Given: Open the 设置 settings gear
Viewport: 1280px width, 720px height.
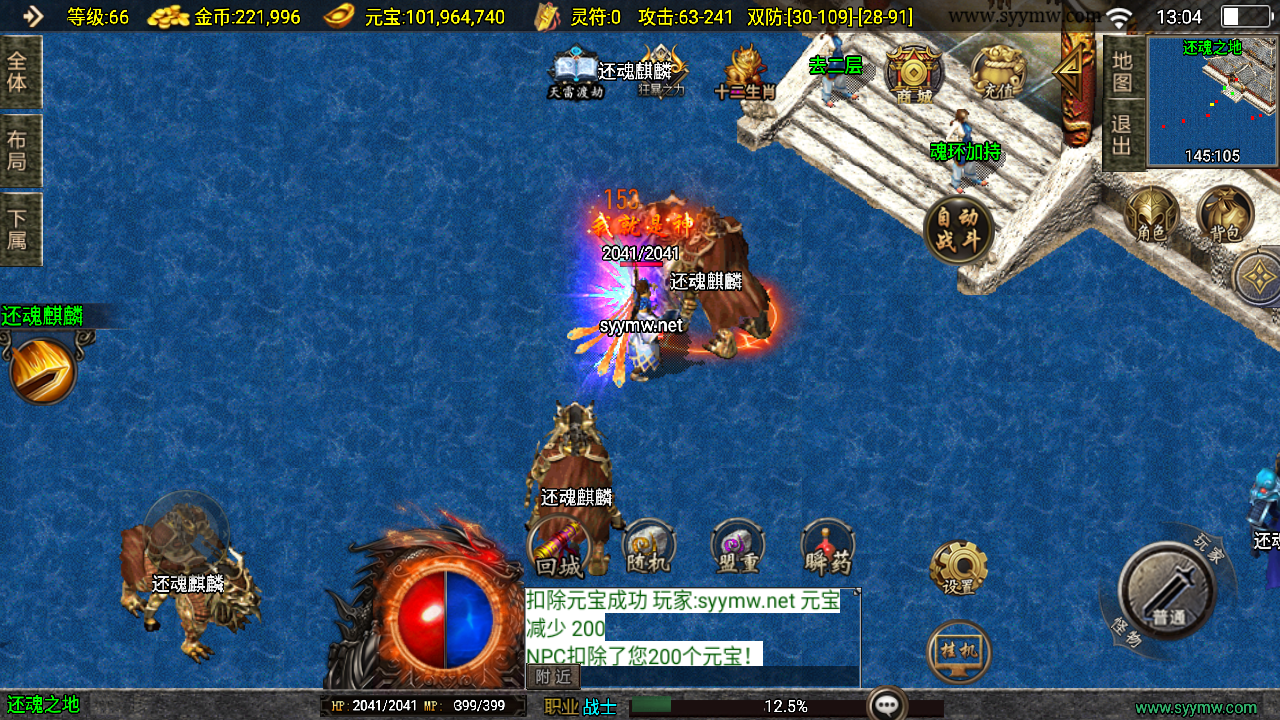Looking at the screenshot, I should click(x=958, y=568).
